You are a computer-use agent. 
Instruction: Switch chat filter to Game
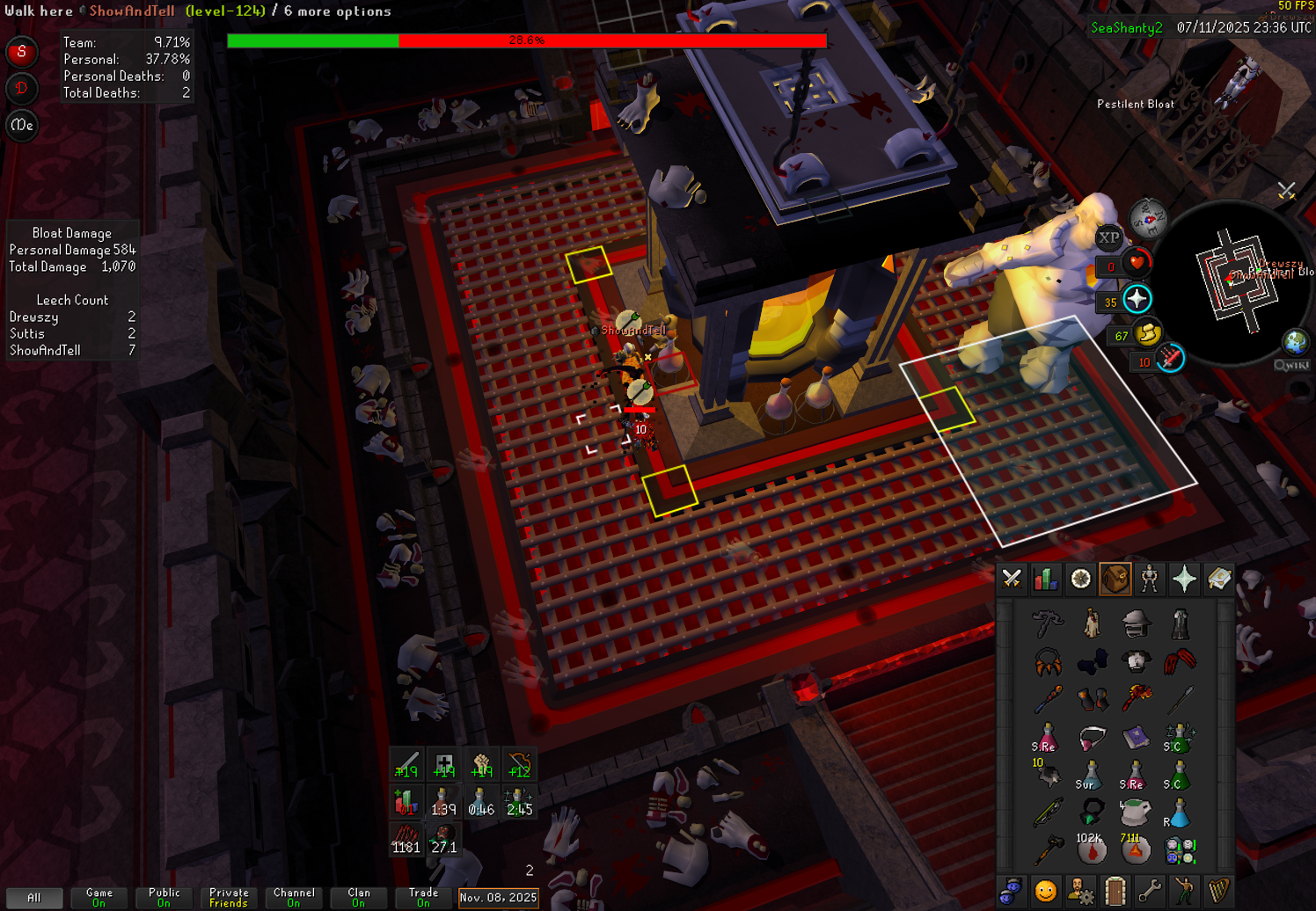point(99,897)
